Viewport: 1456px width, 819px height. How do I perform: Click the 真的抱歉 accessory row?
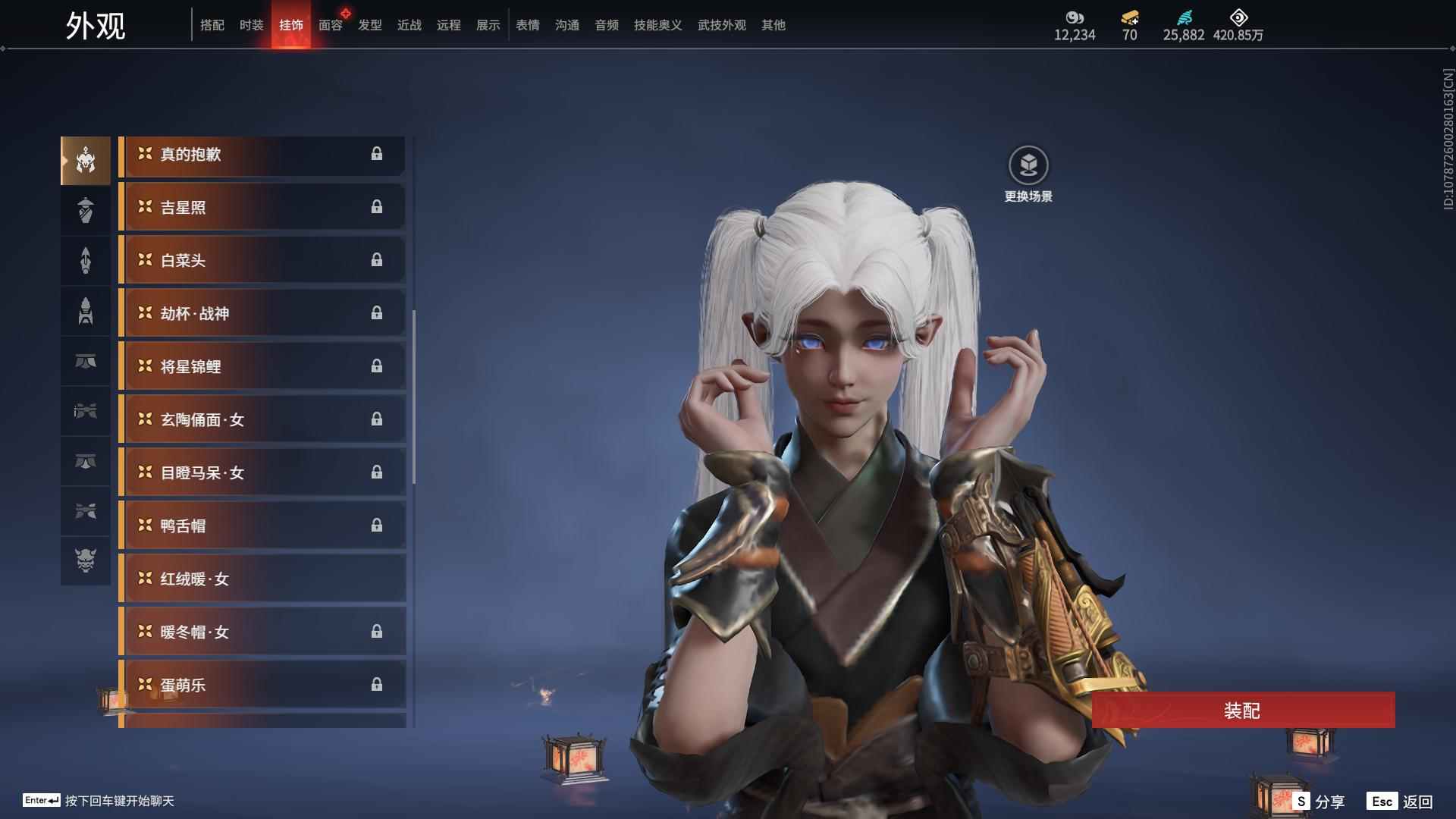click(x=262, y=155)
